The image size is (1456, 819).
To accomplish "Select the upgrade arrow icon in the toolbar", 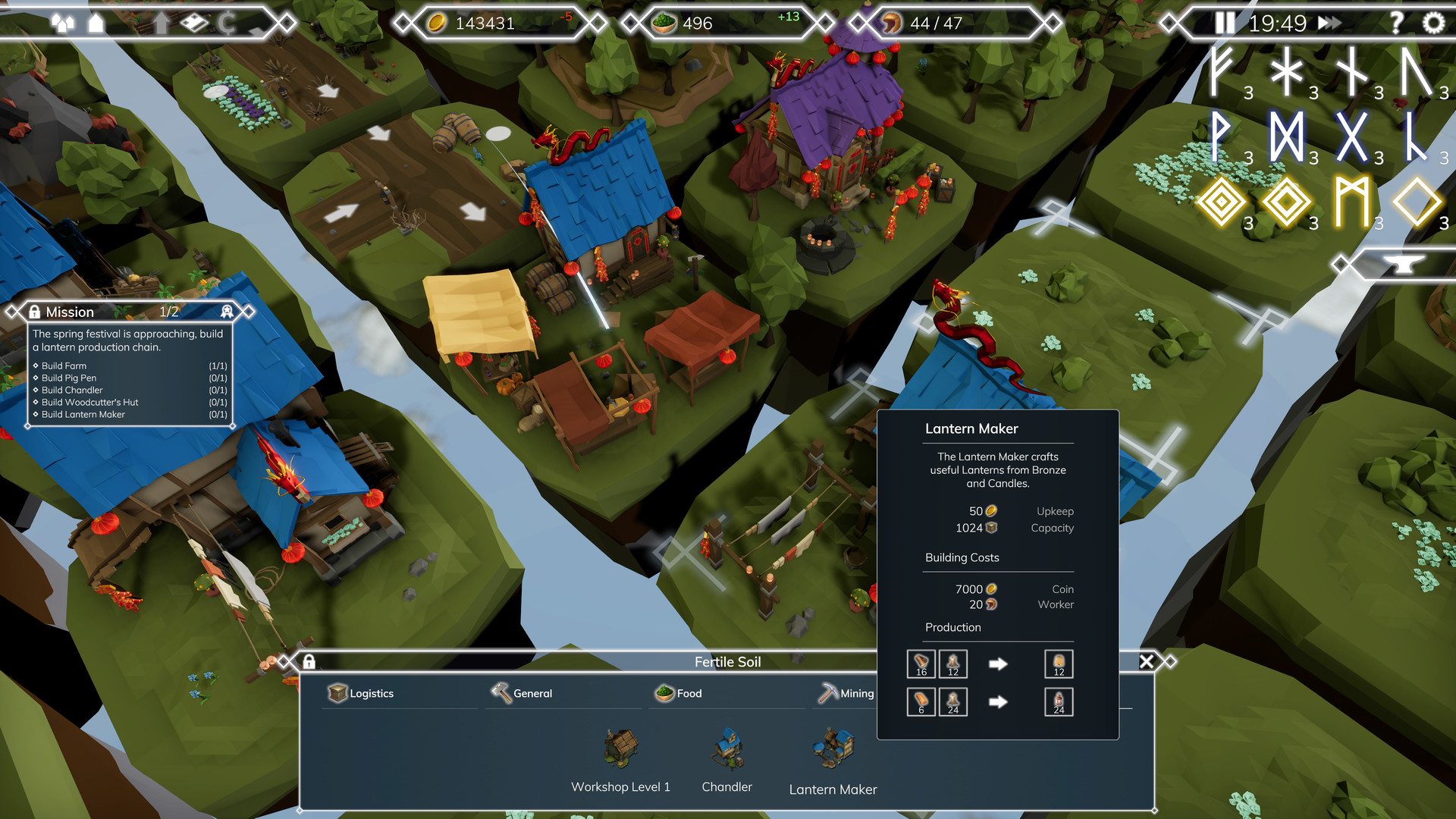I will [162, 24].
